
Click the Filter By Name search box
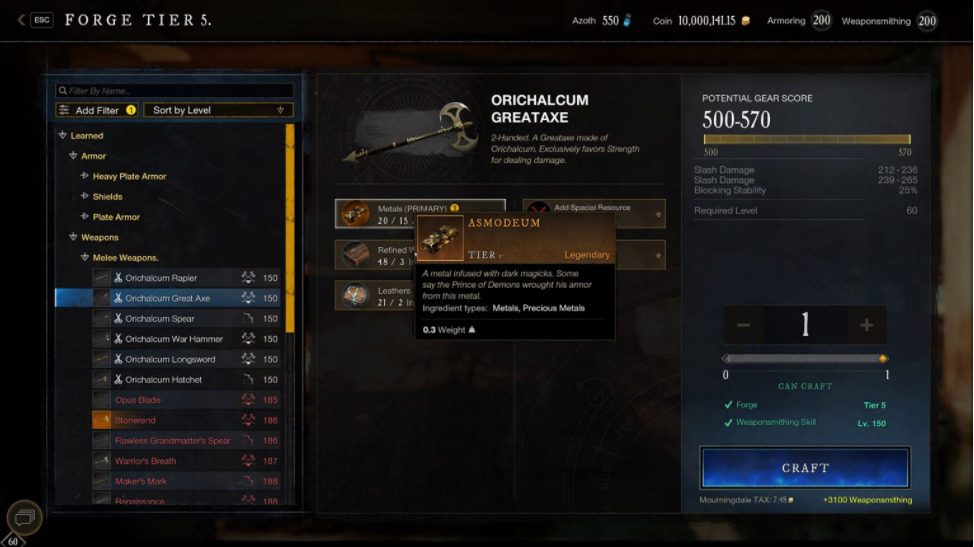tap(175, 91)
